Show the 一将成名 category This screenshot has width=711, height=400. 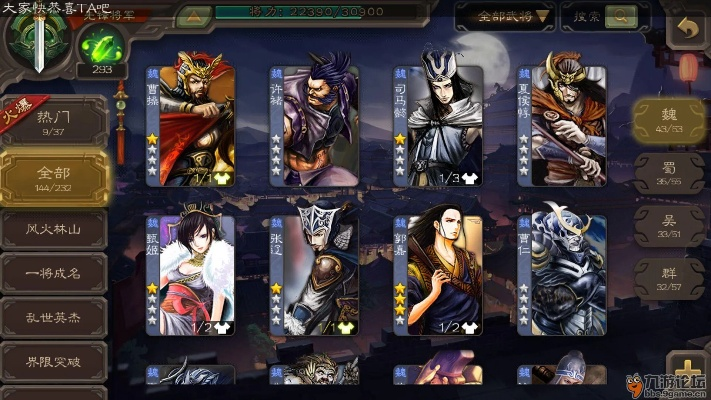pos(52,272)
